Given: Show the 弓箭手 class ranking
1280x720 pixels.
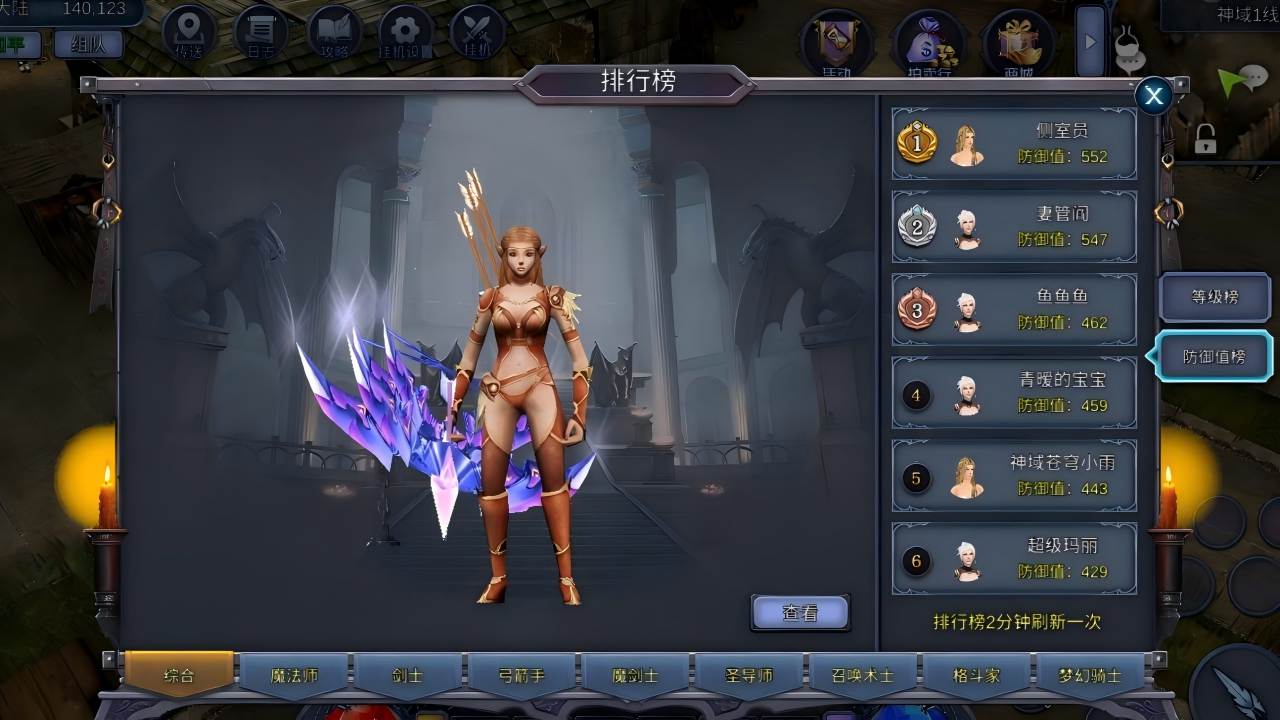Looking at the screenshot, I should click(x=521, y=675).
